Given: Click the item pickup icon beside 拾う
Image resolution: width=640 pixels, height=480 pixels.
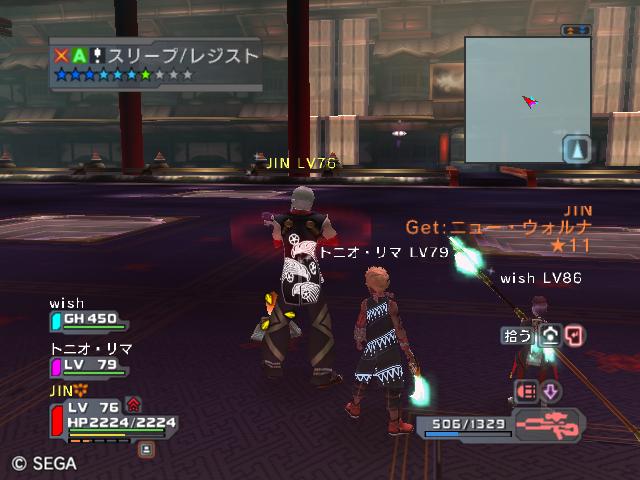Looking at the screenshot, I should (x=549, y=335).
